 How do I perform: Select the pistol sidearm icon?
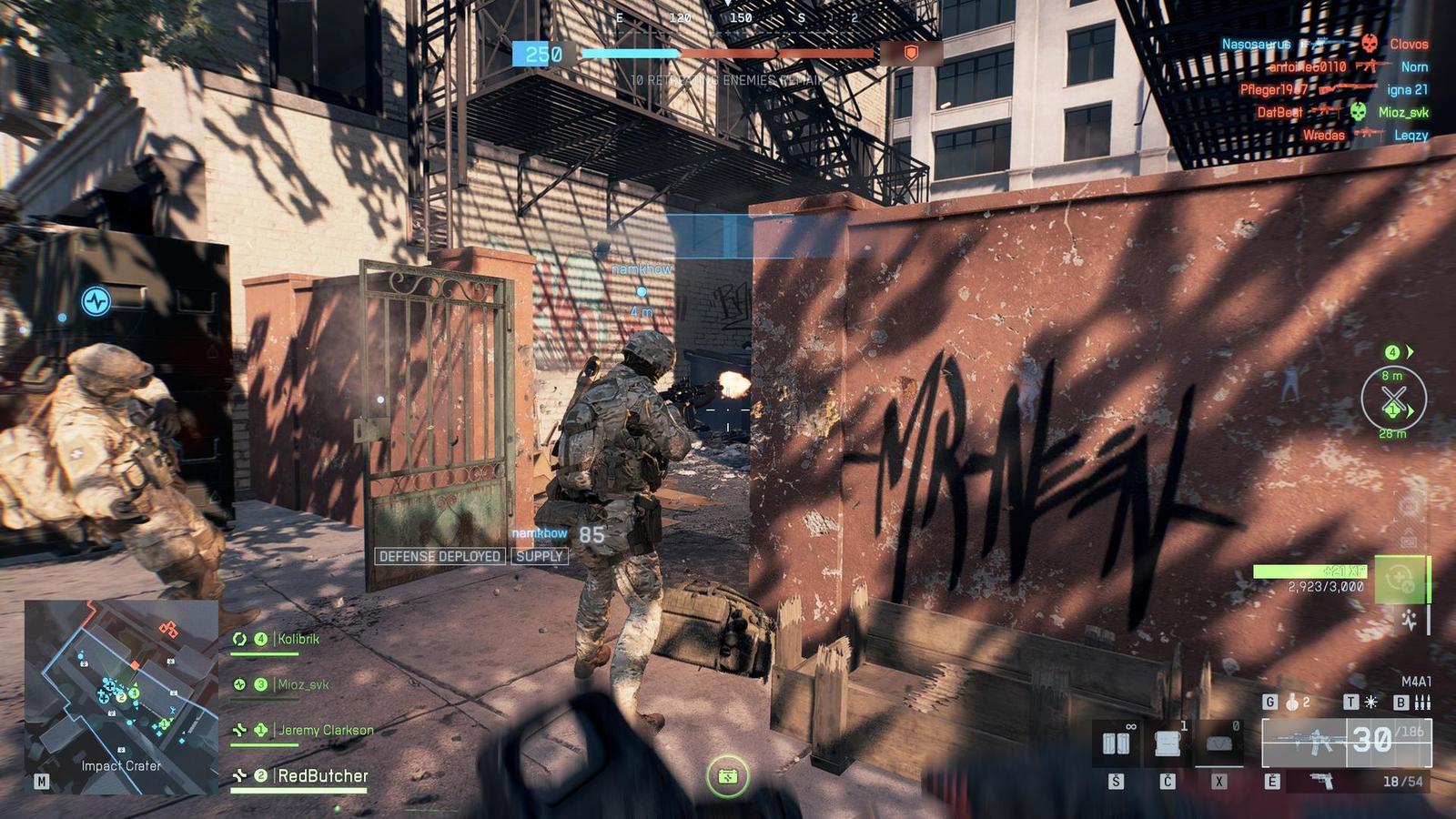(x=1321, y=781)
